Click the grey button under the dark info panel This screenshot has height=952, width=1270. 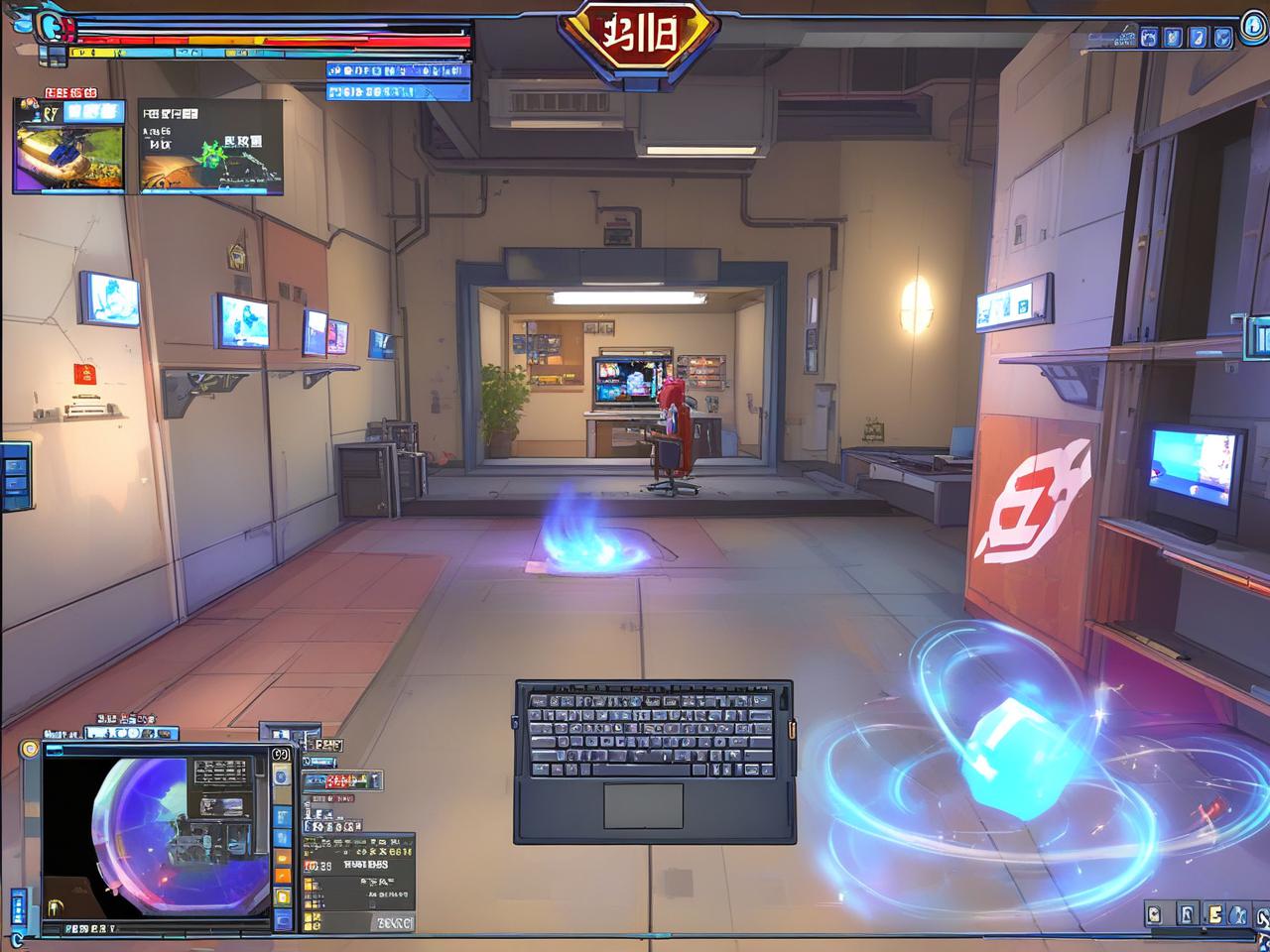pyautogui.click(x=393, y=922)
